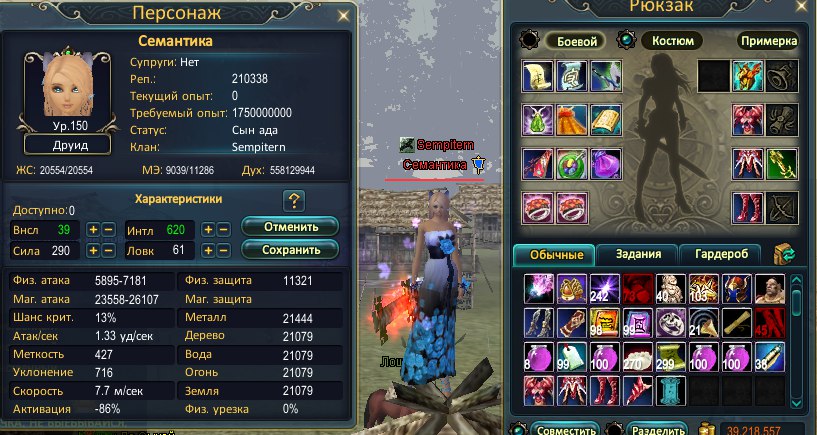The image size is (817, 435).
Task: Decrease Ловк with its minus button
Action: pyautogui.click(x=224, y=250)
